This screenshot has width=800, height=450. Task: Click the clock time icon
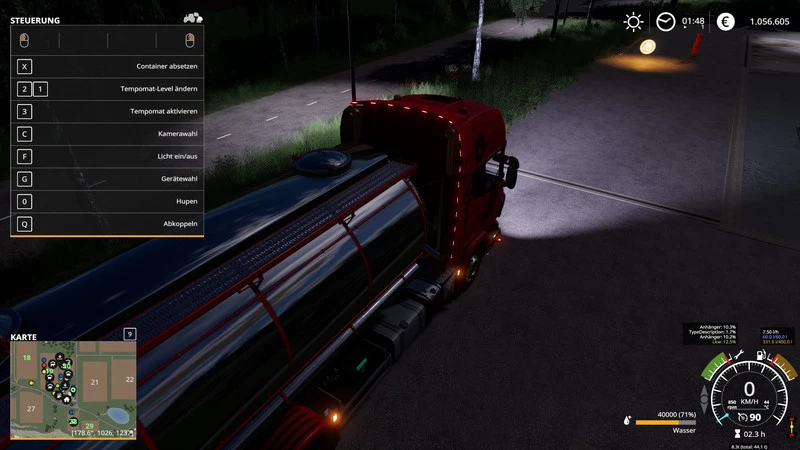pyautogui.click(x=665, y=21)
